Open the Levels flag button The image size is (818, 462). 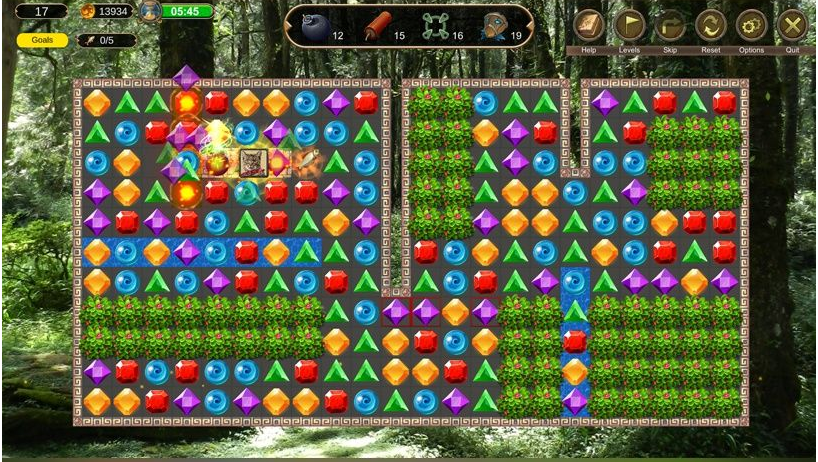pyautogui.click(x=629, y=25)
